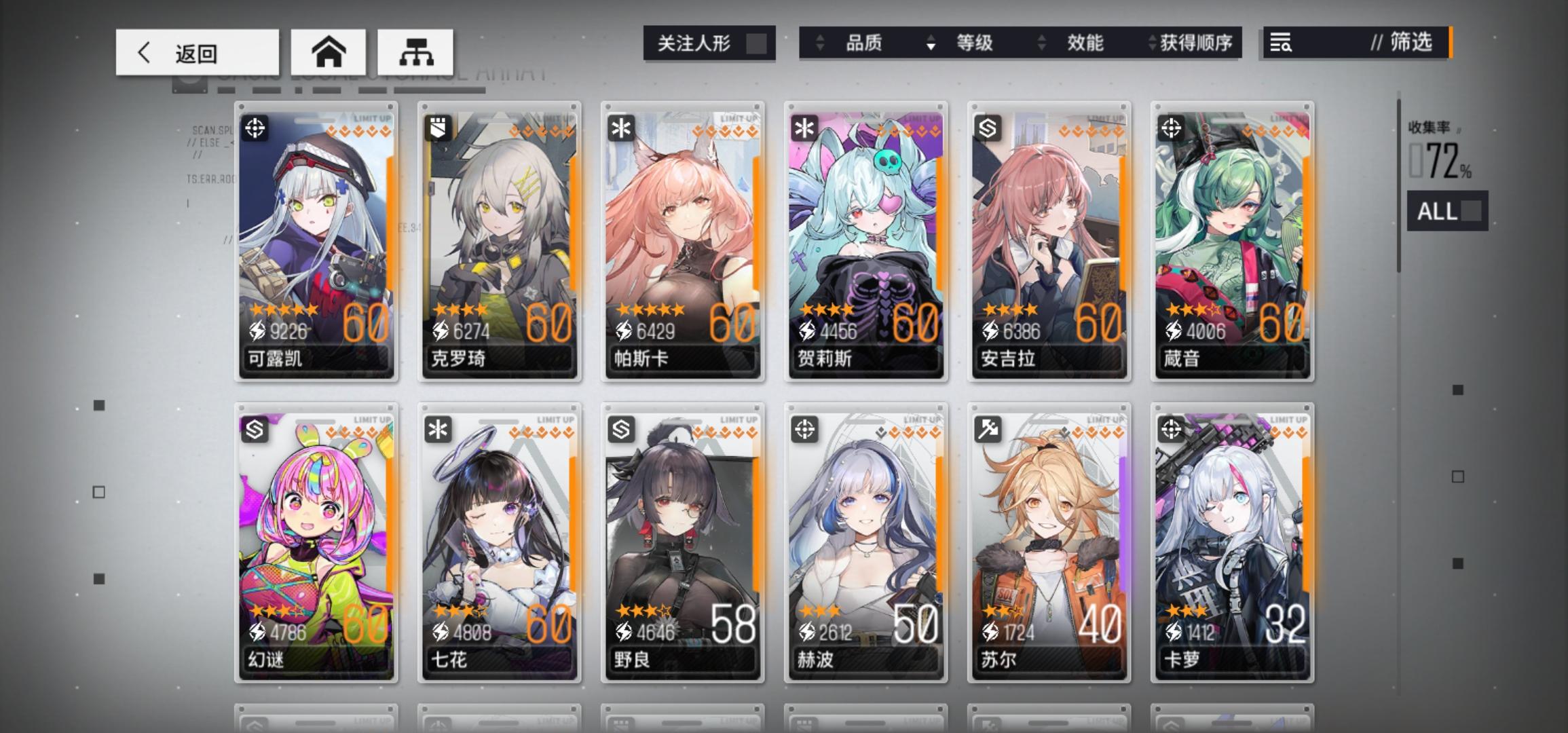The height and width of the screenshot is (733, 1568).
Task: Click the 返回 back button
Action: point(197,52)
